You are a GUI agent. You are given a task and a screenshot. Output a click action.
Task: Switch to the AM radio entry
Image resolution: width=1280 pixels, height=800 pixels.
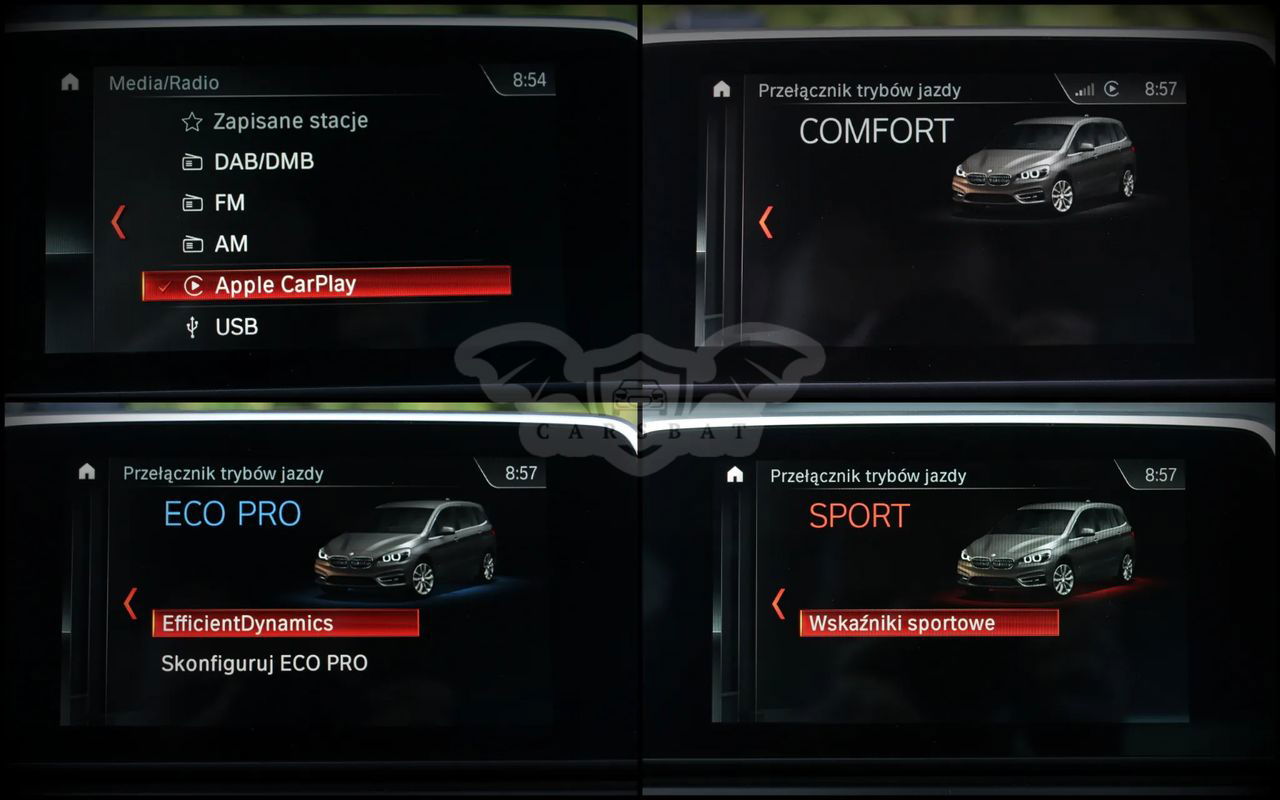(x=231, y=244)
